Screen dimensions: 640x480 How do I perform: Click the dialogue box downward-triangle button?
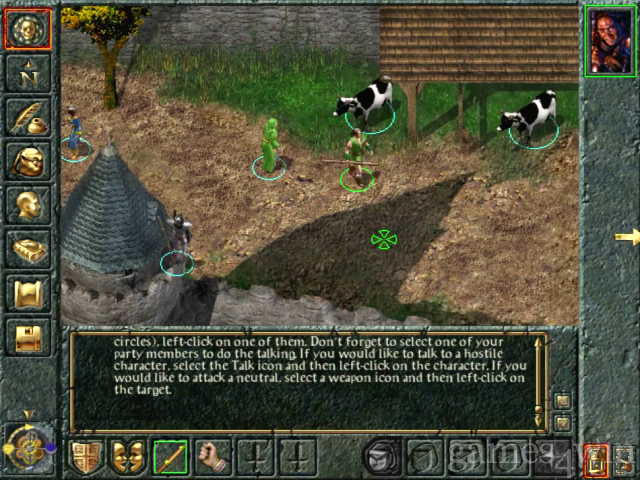pyautogui.click(x=562, y=422)
